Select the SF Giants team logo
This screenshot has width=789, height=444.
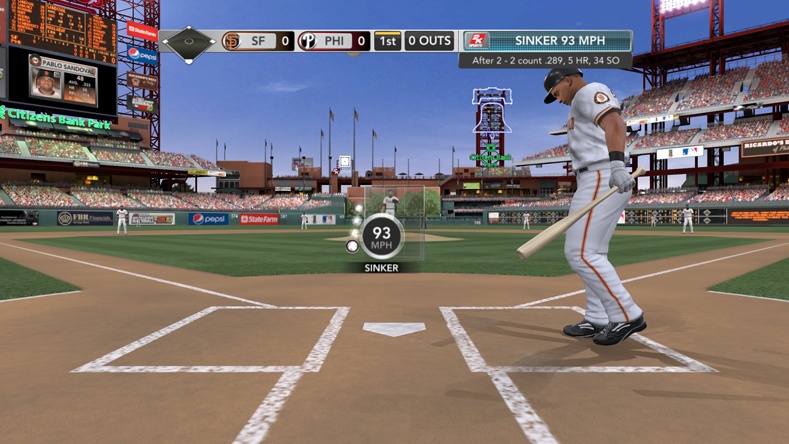231,41
